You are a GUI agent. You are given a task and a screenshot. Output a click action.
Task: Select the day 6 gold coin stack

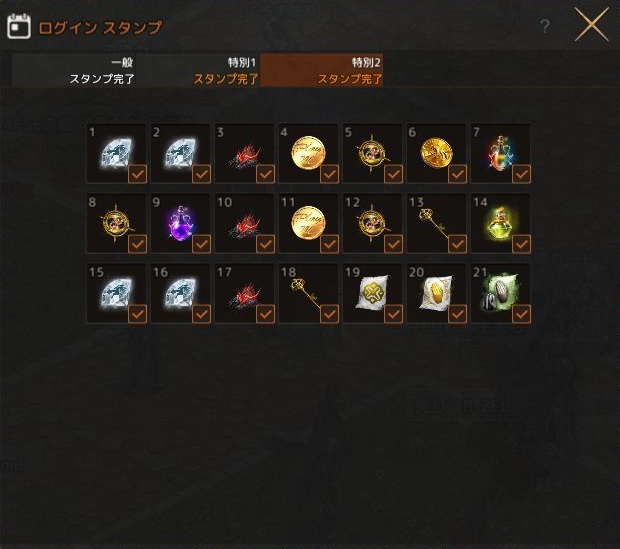click(437, 153)
